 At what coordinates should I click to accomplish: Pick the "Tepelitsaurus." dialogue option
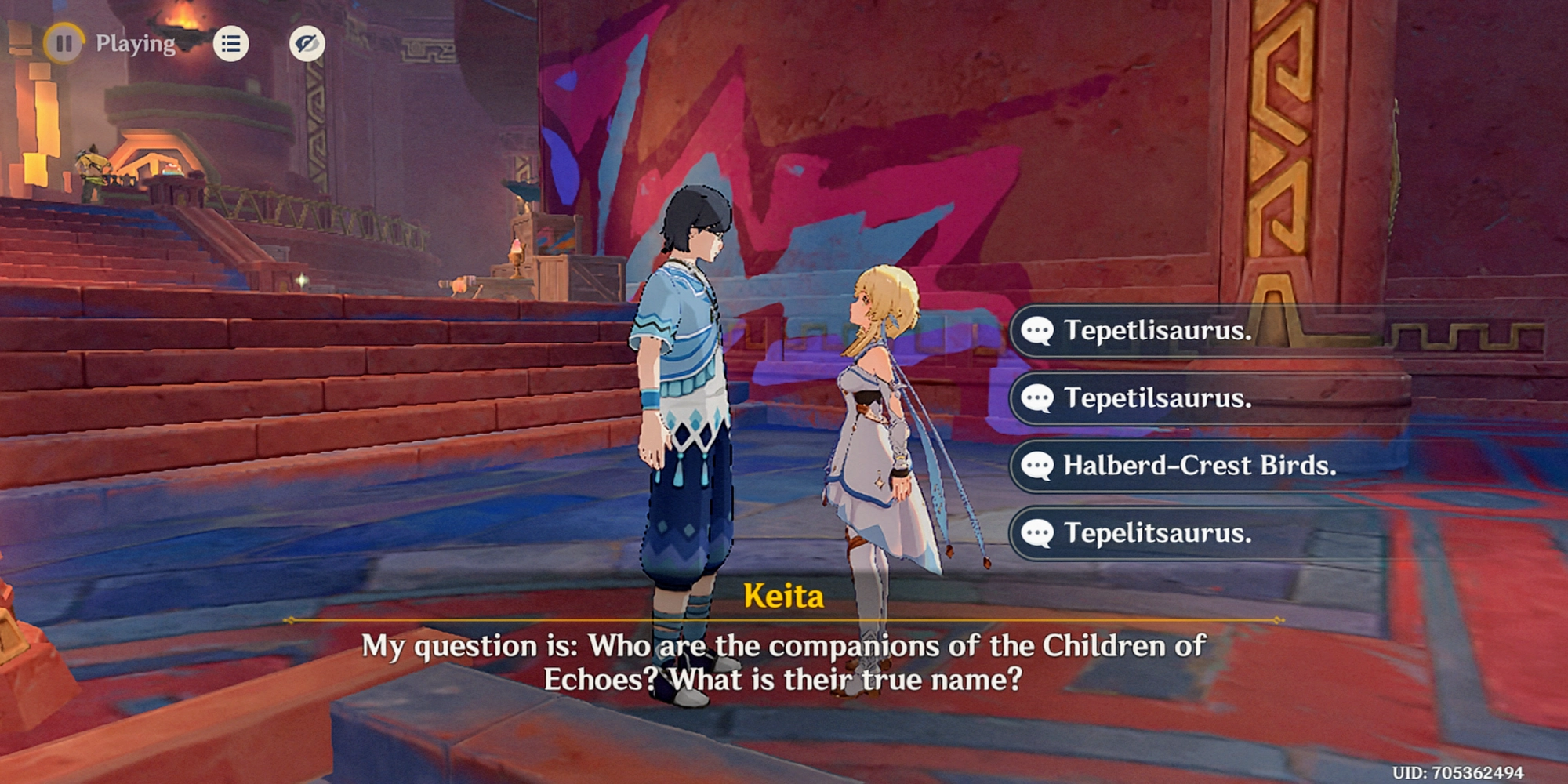pyautogui.click(x=1157, y=533)
